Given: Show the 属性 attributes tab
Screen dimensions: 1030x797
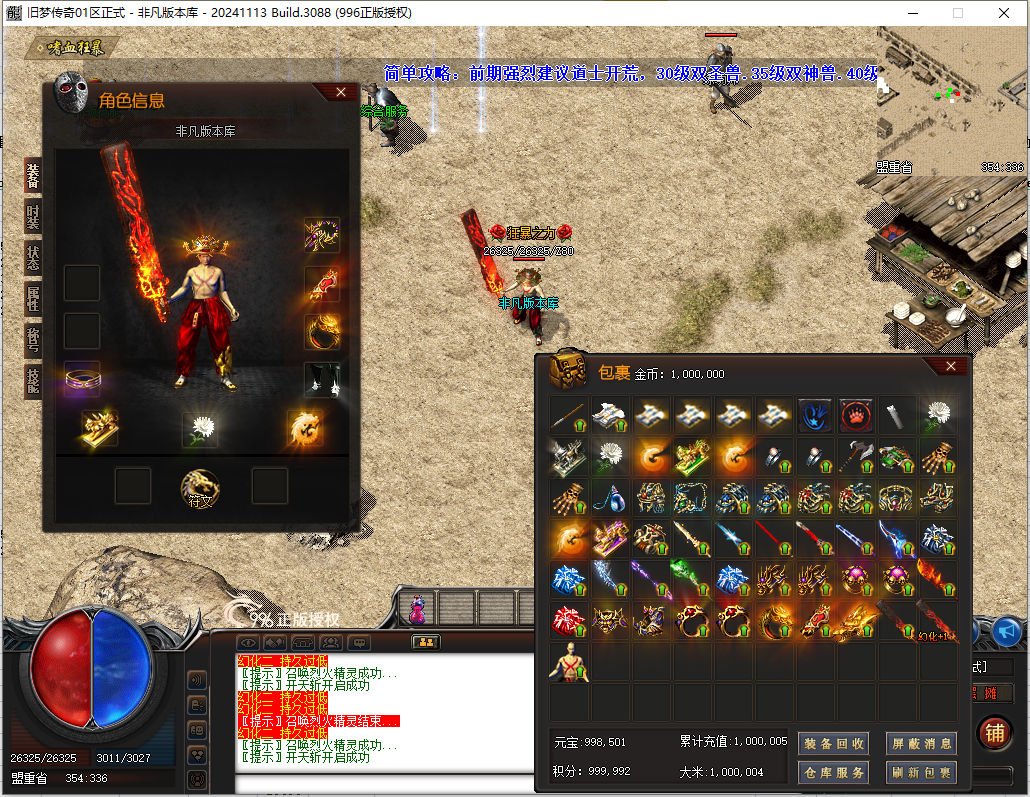Looking at the screenshot, I should click(x=34, y=299).
